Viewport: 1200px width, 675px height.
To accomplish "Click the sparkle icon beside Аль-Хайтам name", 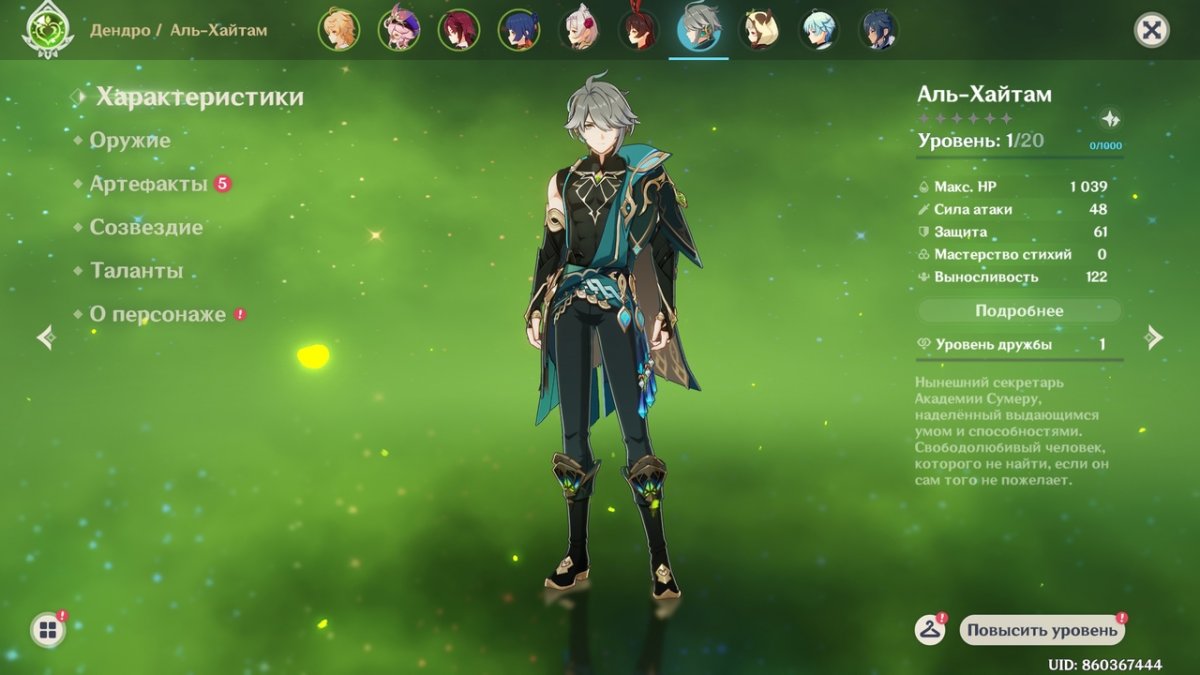I will tap(1110, 119).
